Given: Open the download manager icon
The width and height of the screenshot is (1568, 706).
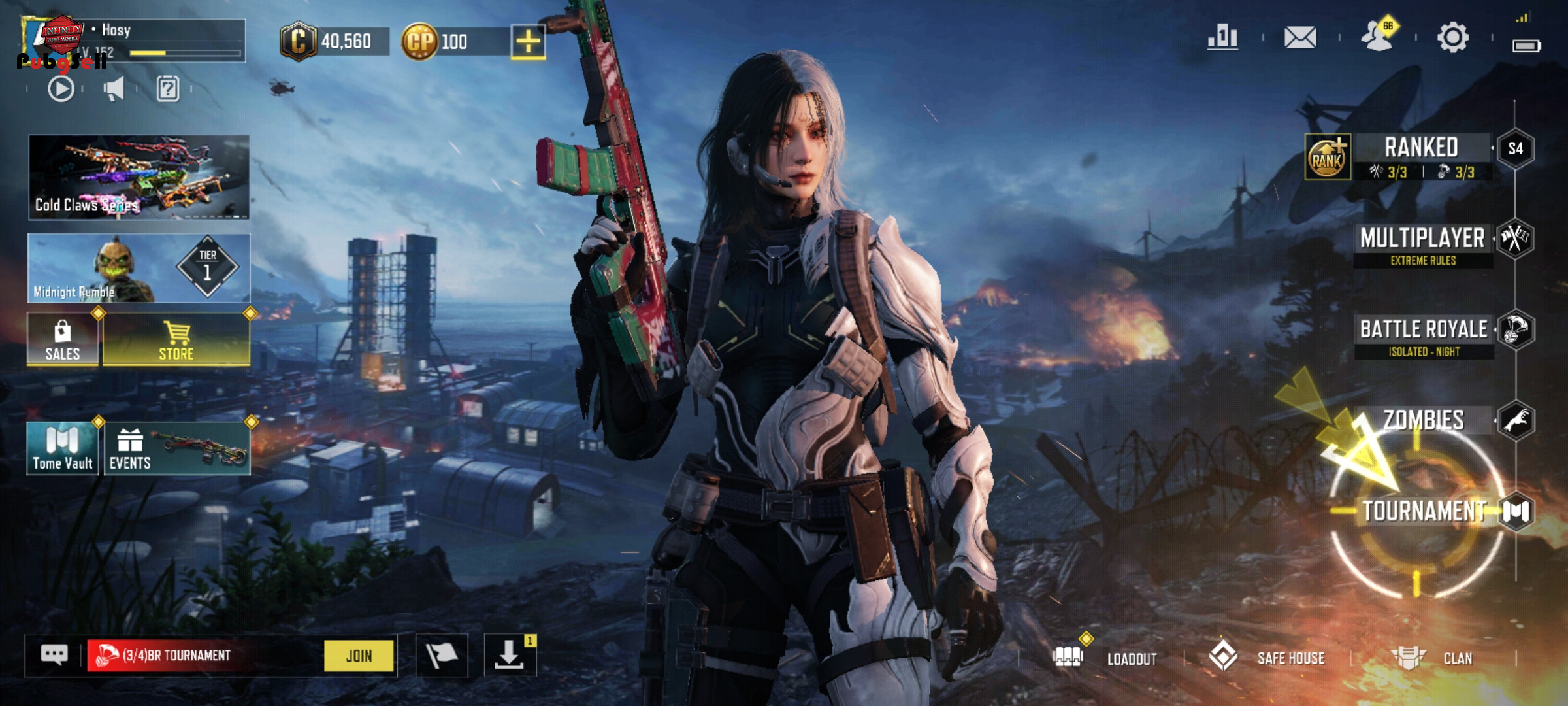Looking at the screenshot, I should pyautogui.click(x=510, y=655).
